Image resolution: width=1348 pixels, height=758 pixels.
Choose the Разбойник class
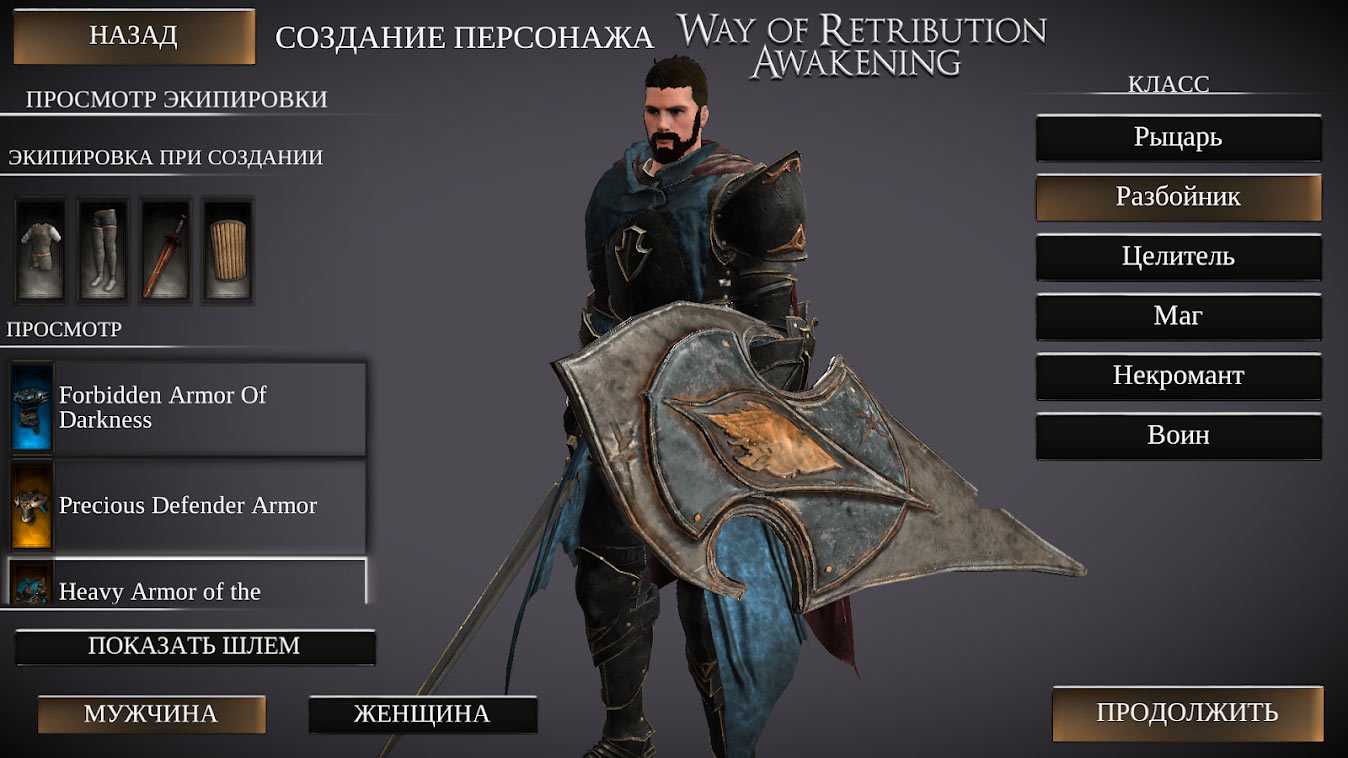pos(1178,197)
